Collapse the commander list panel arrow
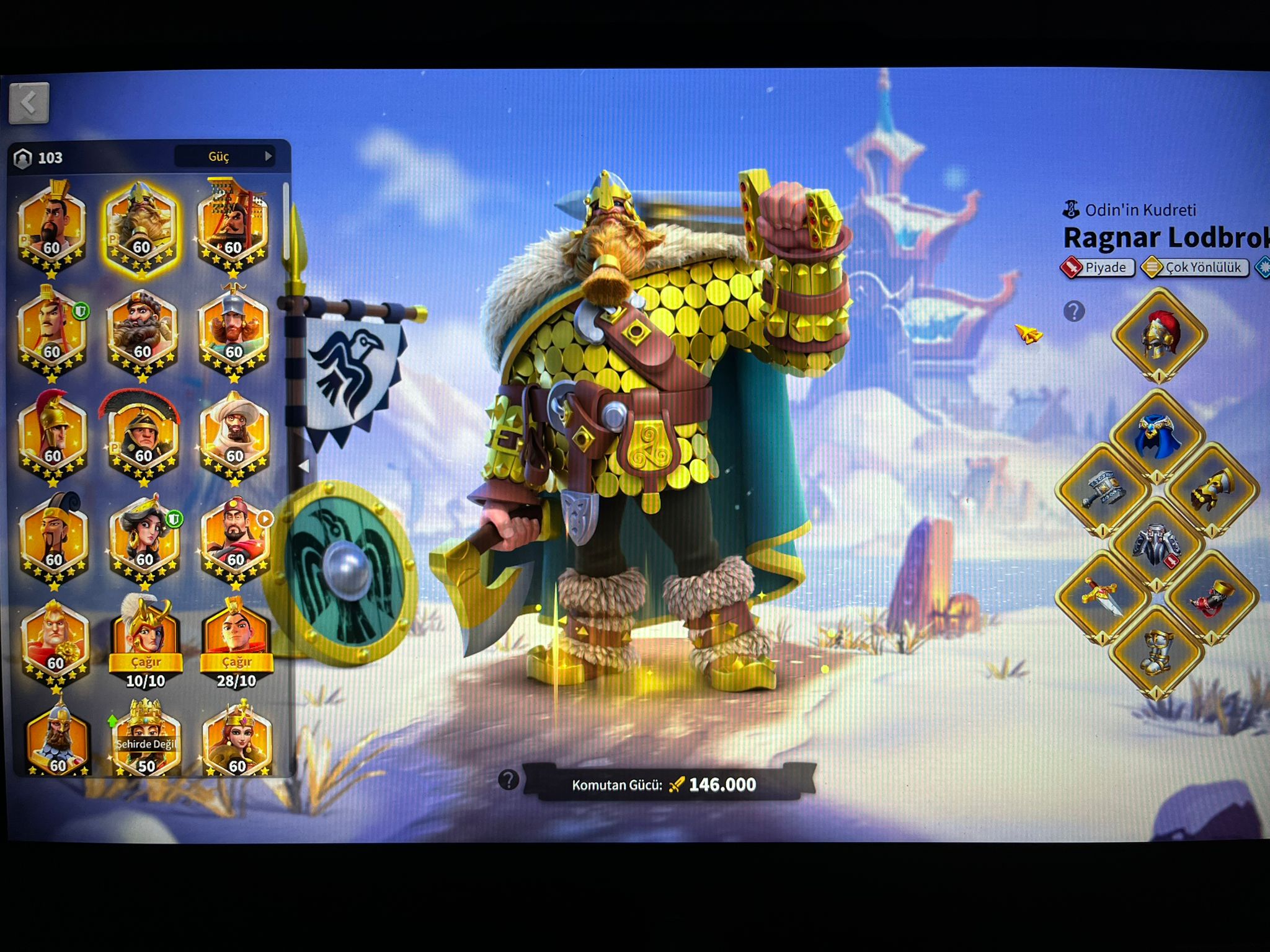 tap(303, 465)
